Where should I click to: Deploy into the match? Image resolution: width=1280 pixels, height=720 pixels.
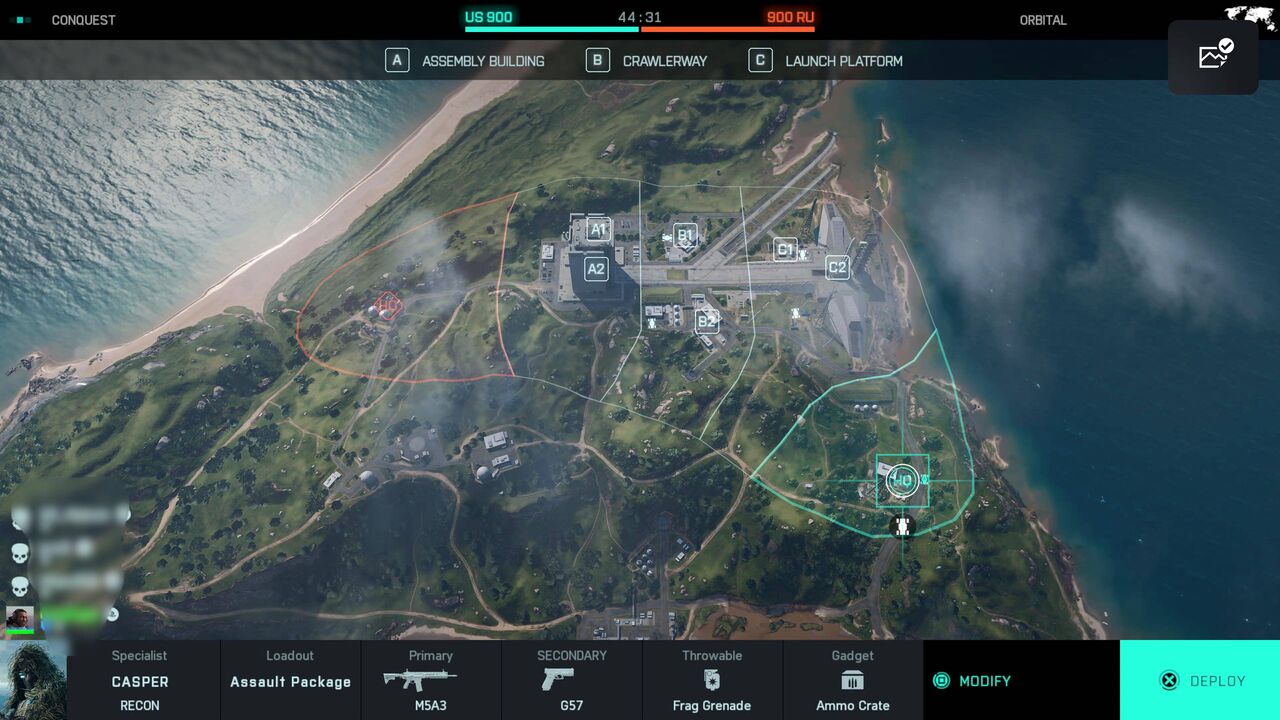coord(1200,681)
